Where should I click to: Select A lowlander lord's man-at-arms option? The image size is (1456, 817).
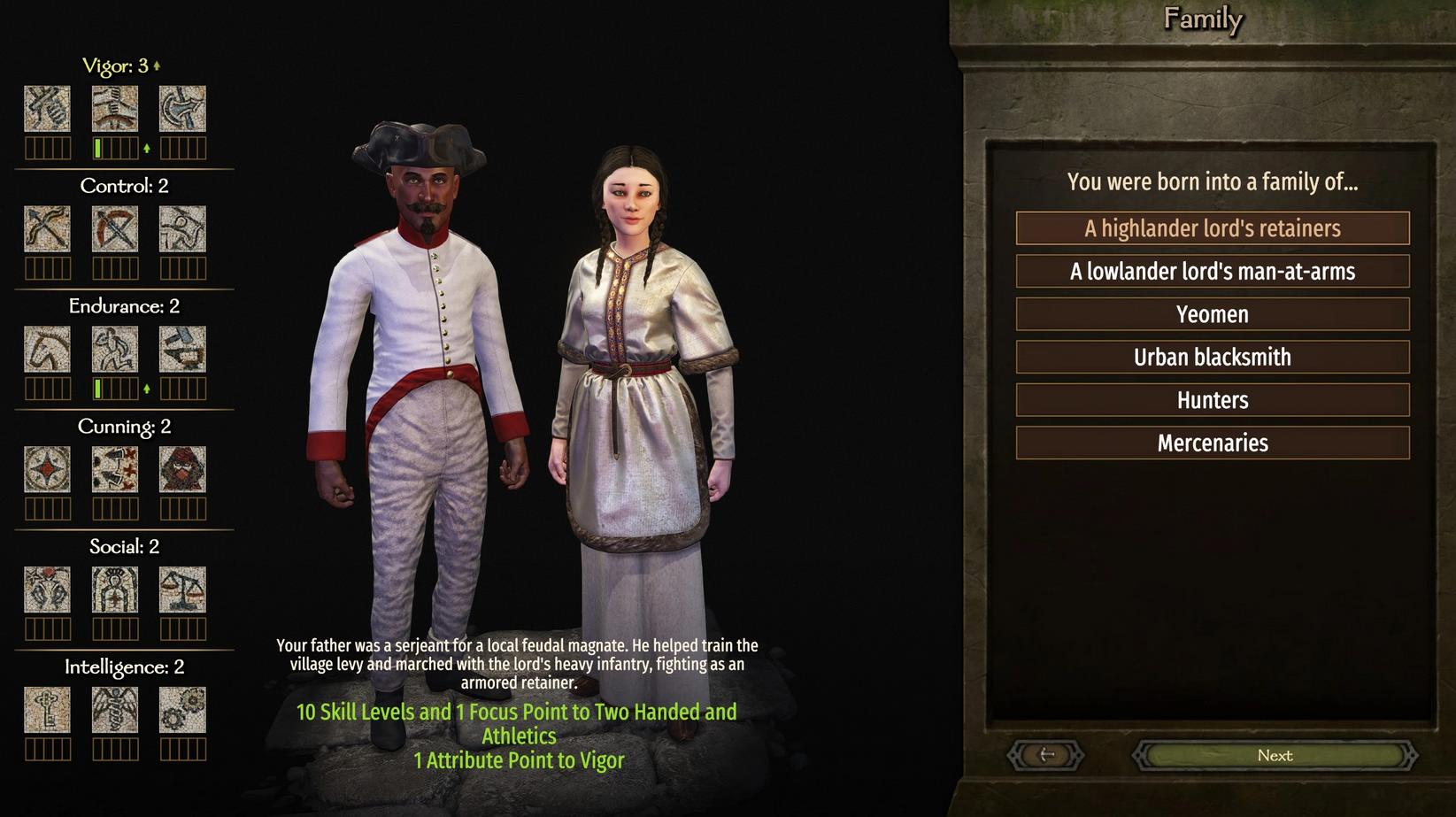[x=1212, y=271]
